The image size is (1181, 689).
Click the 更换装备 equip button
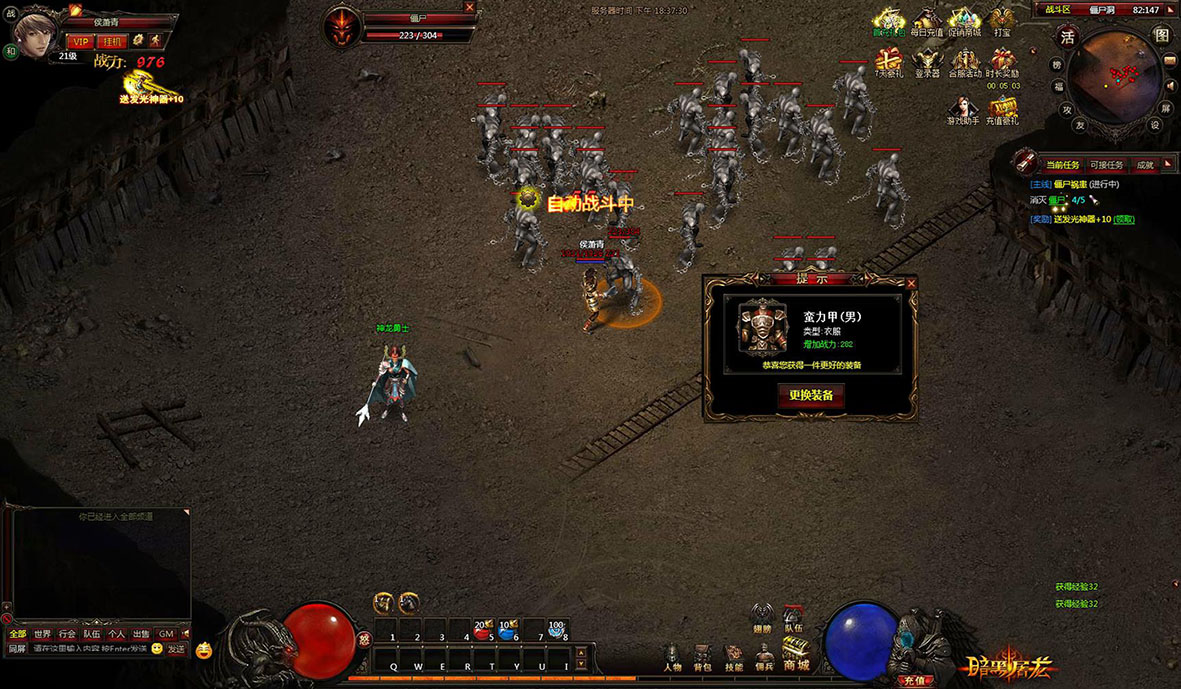(x=811, y=395)
